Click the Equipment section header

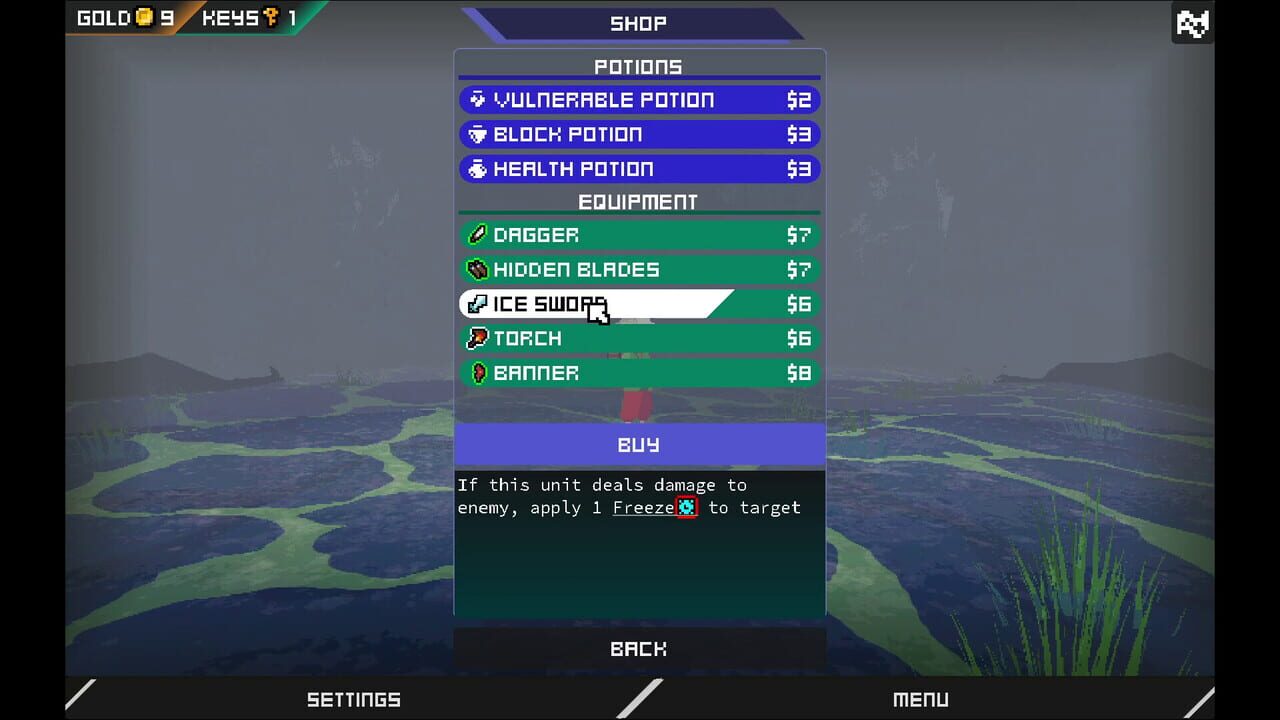coord(639,201)
